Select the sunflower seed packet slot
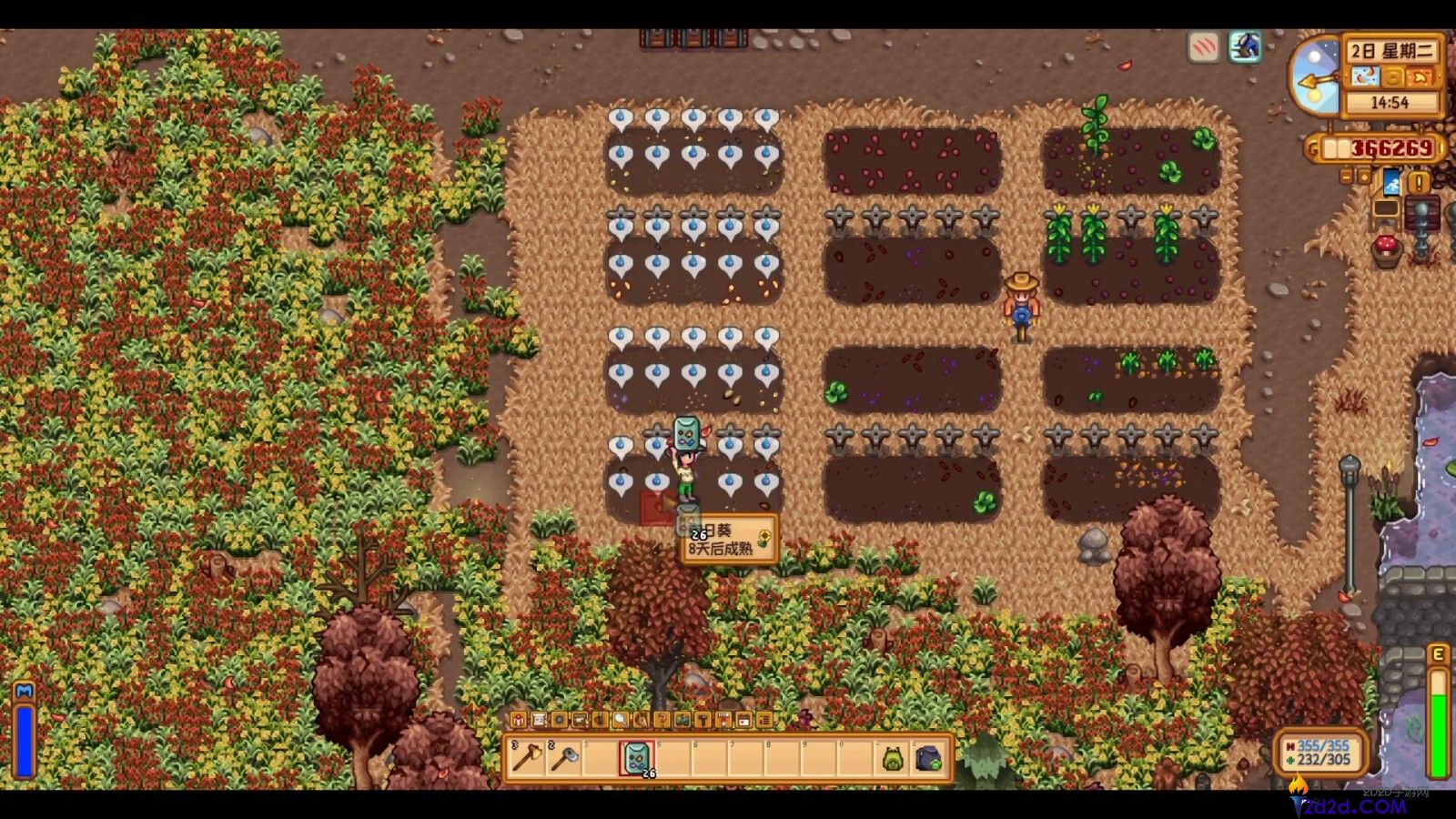 click(x=636, y=758)
